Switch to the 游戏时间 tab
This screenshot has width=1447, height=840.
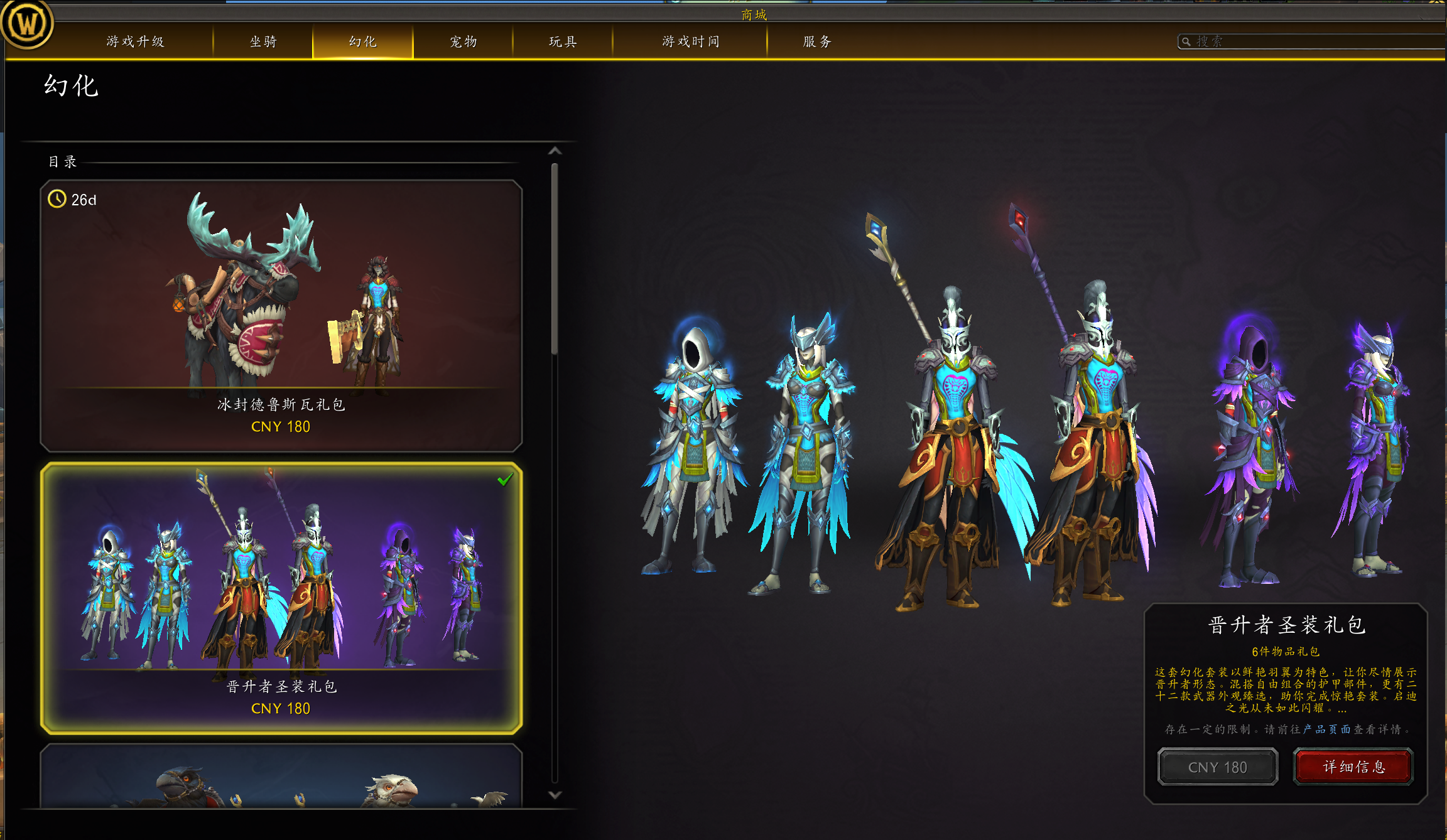[x=690, y=41]
